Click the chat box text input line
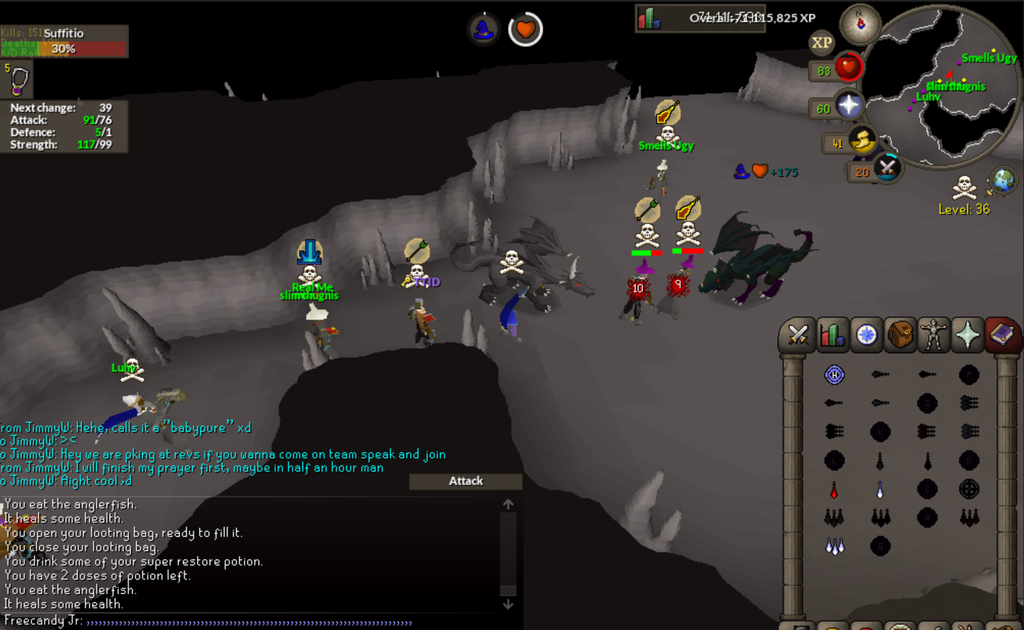Screen dimensions: 1024x630 coord(250,621)
